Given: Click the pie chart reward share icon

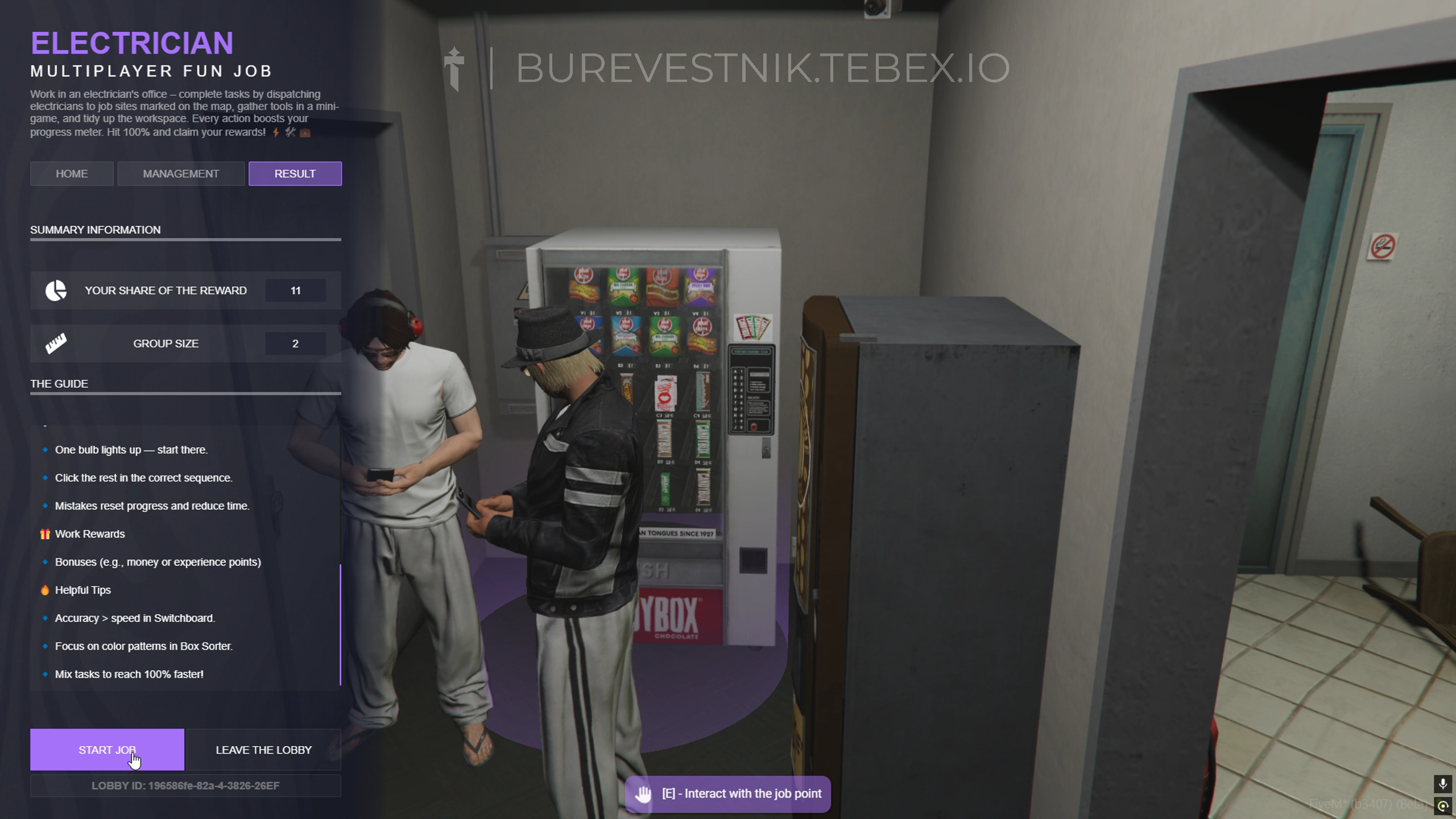Looking at the screenshot, I should coord(55,290).
